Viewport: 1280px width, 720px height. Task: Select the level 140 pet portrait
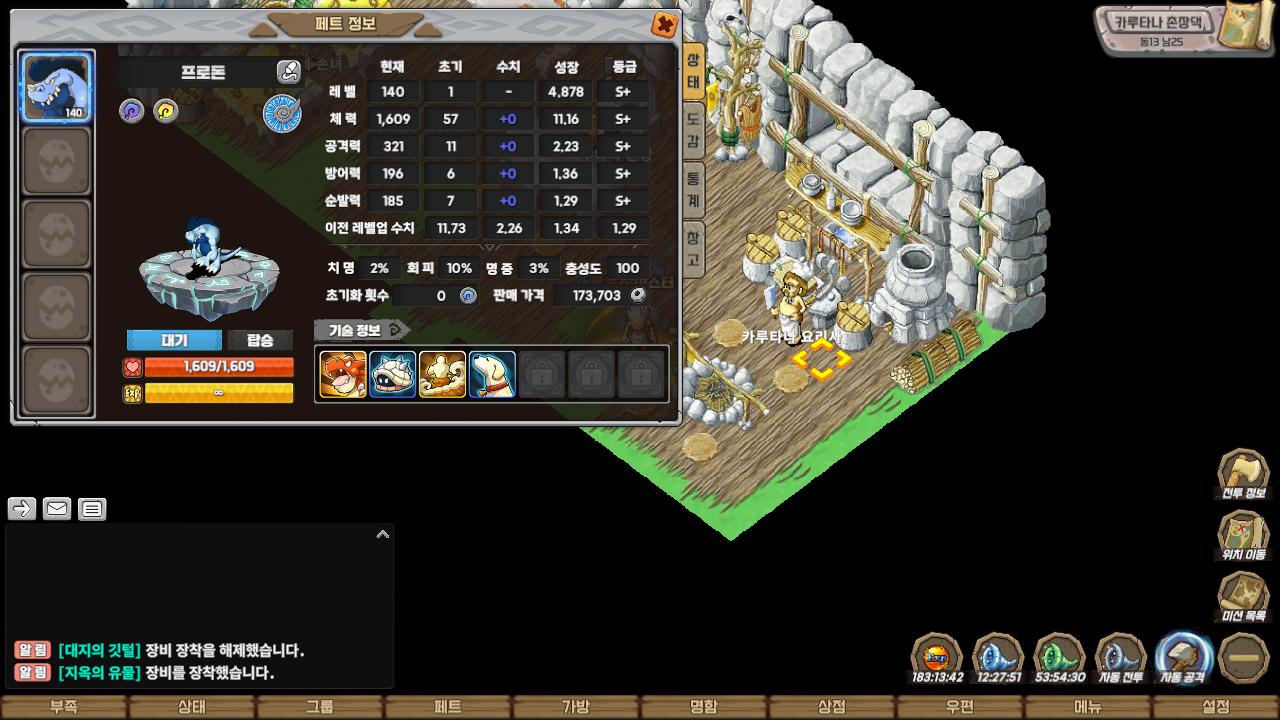[x=57, y=87]
